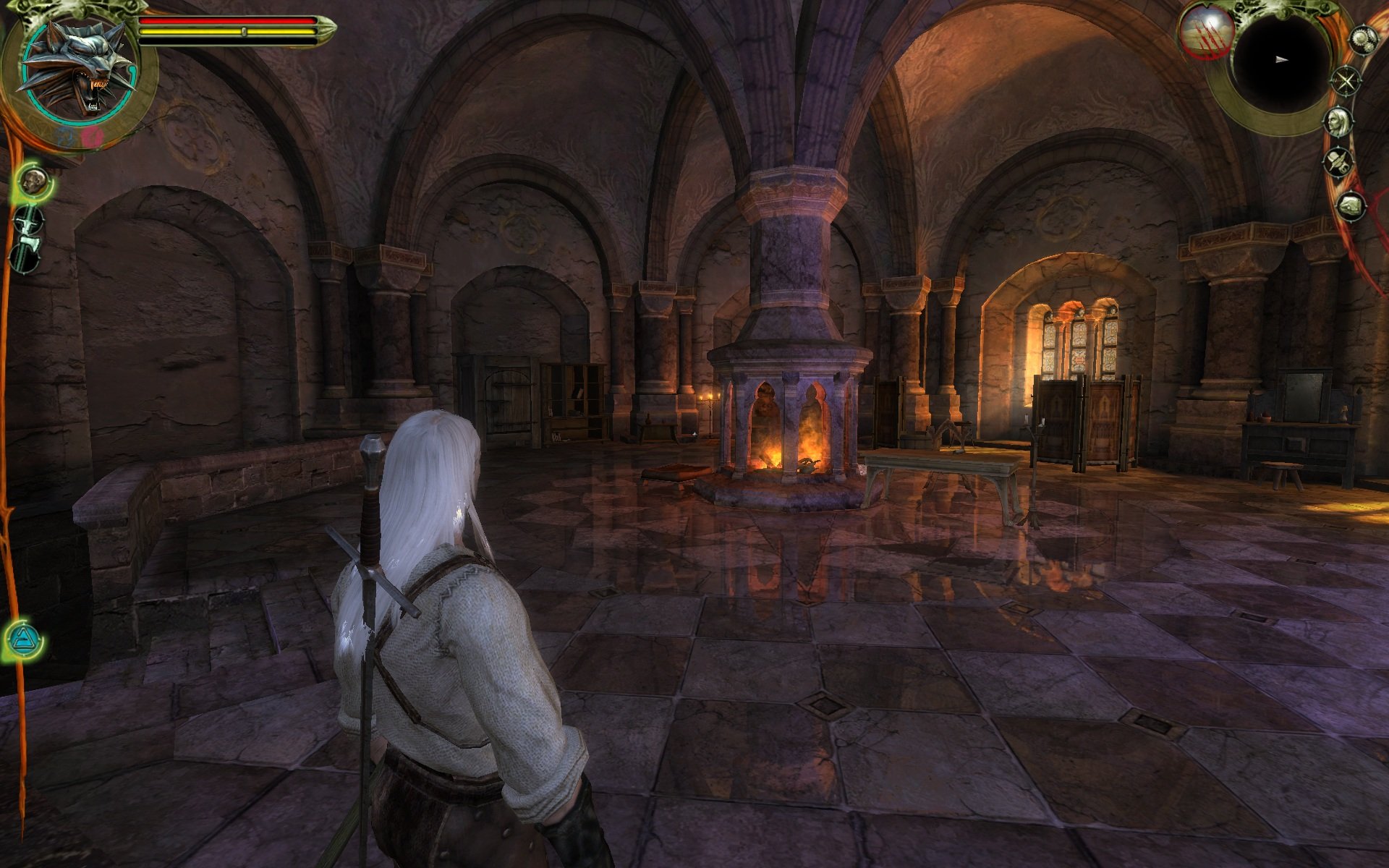The height and width of the screenshot is (868, 1389).
Task: Open the inventory satchel icon
Action: click(x=1350, y=206)
